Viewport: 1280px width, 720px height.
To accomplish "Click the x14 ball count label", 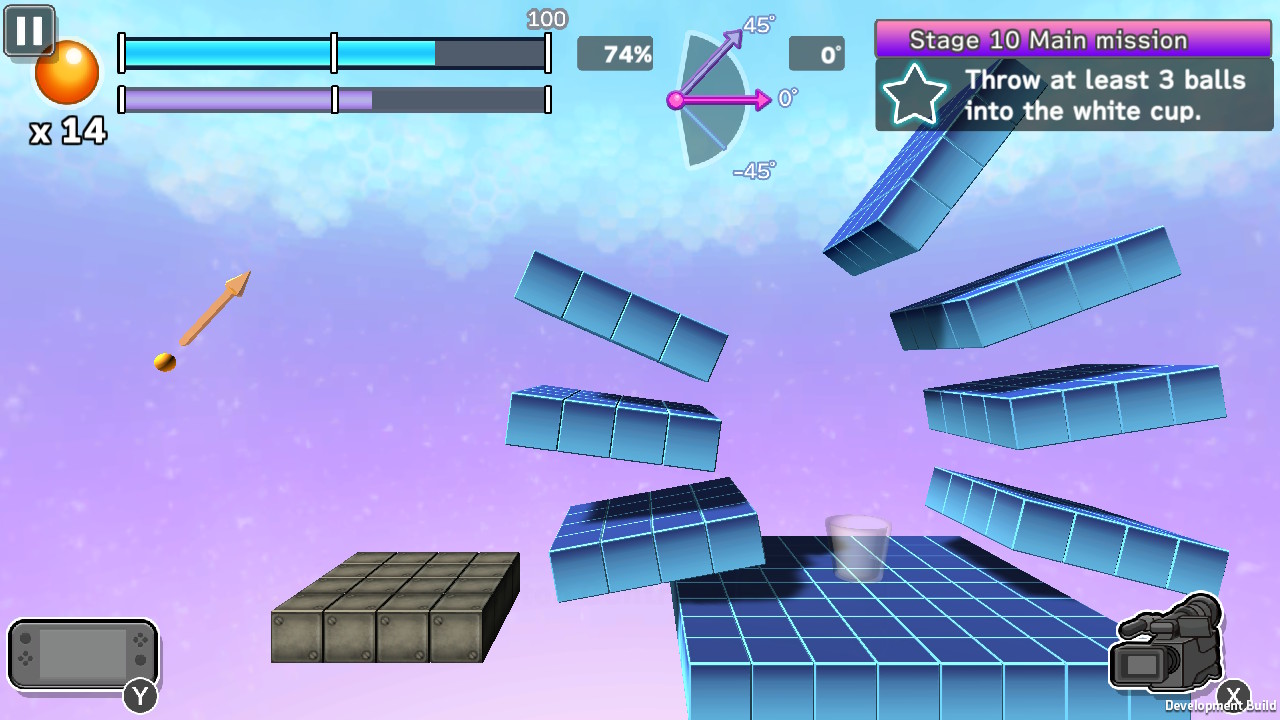I will tap(66, 132).
